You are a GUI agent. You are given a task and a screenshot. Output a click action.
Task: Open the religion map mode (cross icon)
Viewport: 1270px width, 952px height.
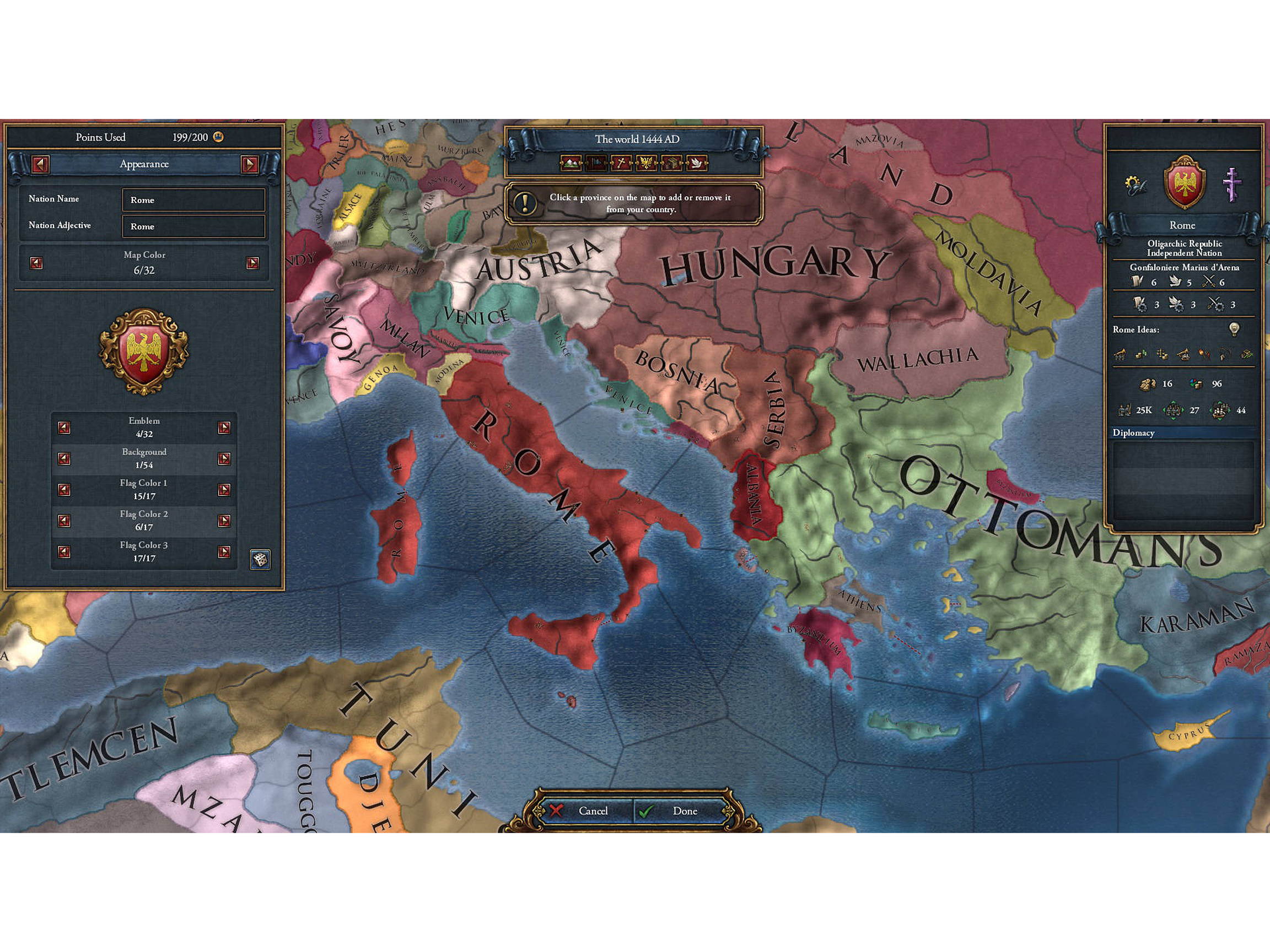point(622,164)
